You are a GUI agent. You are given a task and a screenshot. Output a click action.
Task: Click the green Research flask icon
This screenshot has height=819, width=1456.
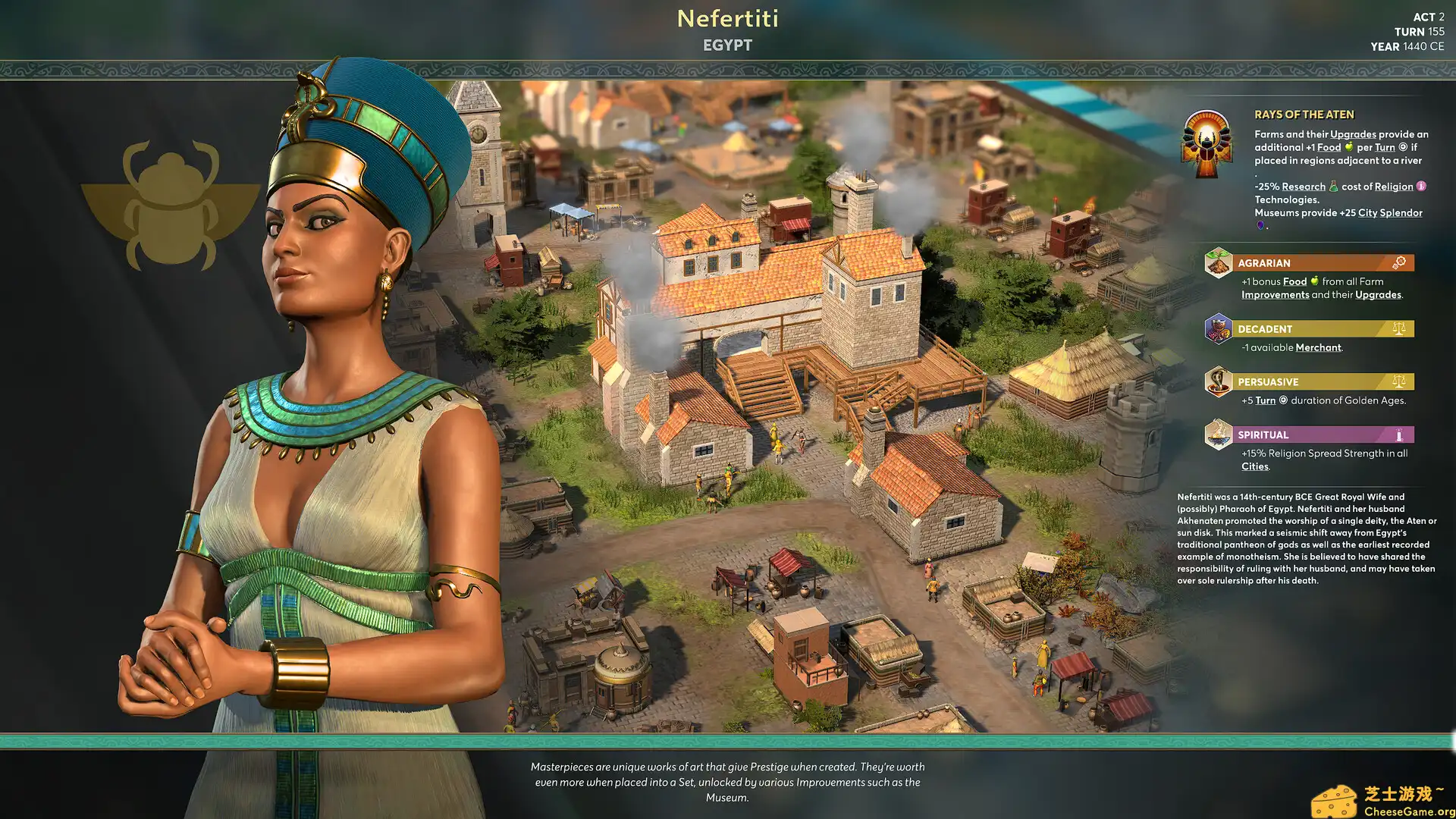(x=1333, y=186)
